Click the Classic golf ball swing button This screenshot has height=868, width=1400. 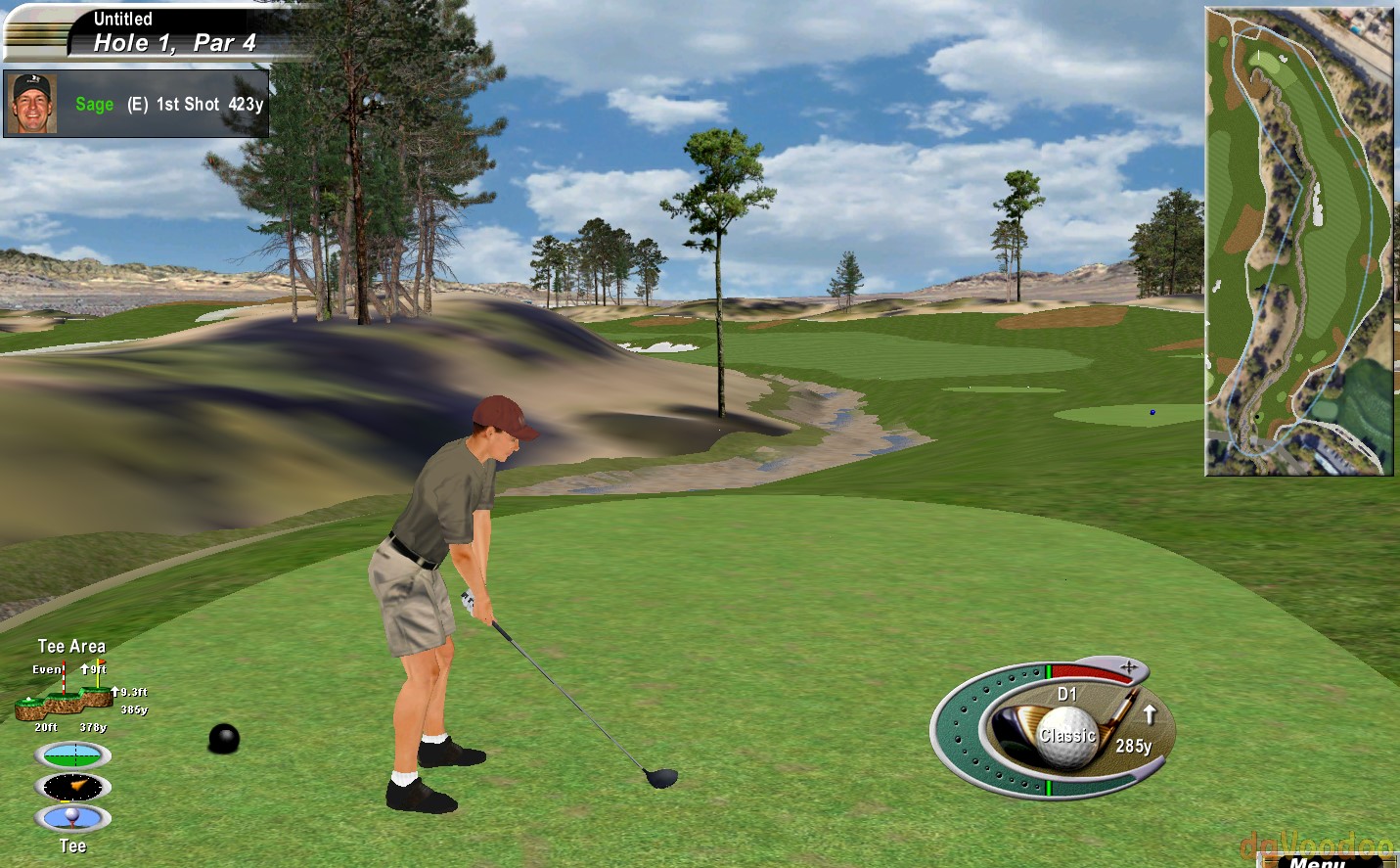[x=1066, y=735]
